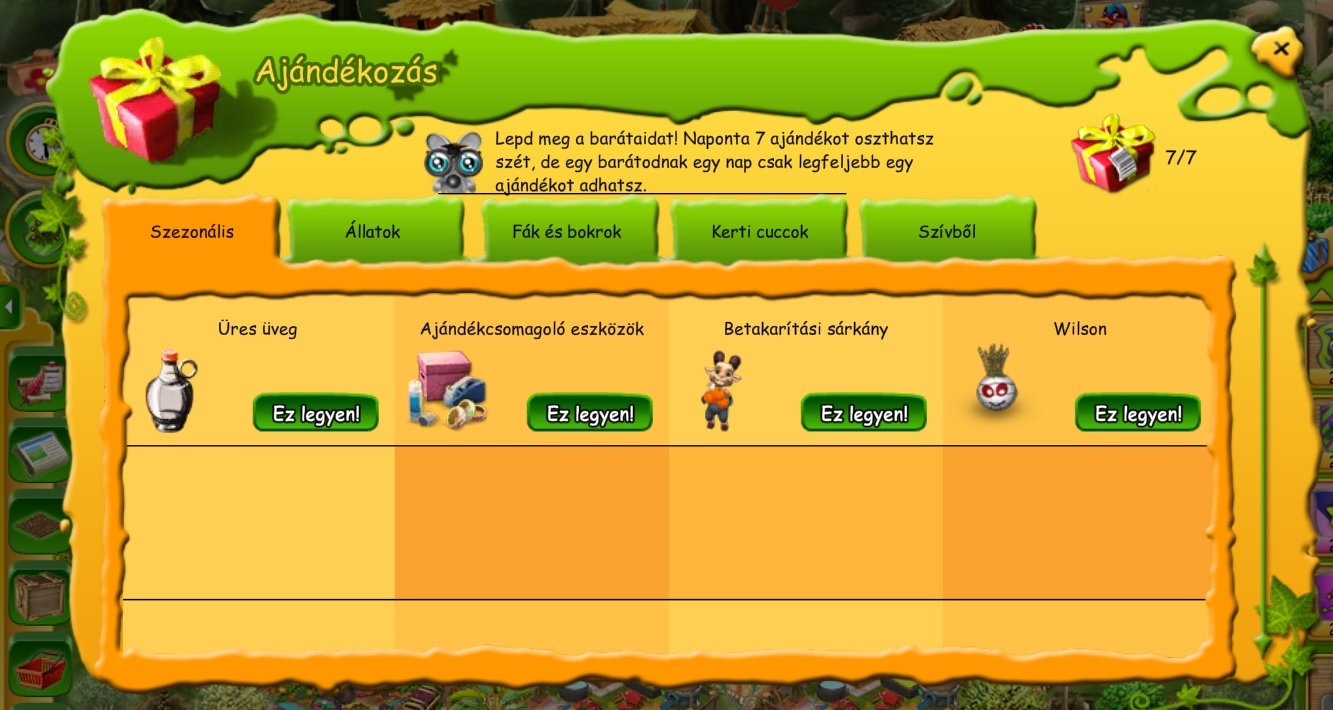This screenshot has width=1333, height=710.
Task: Click the empty glass bottle gift icon
Action: point(170,391)
